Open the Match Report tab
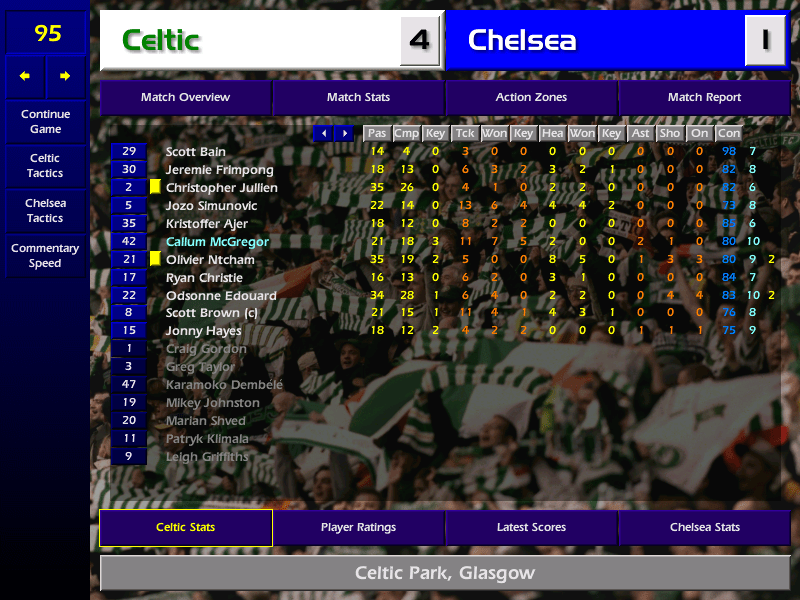Image resolution: width=800 pixels, height=600 pixels. point(704,97)
